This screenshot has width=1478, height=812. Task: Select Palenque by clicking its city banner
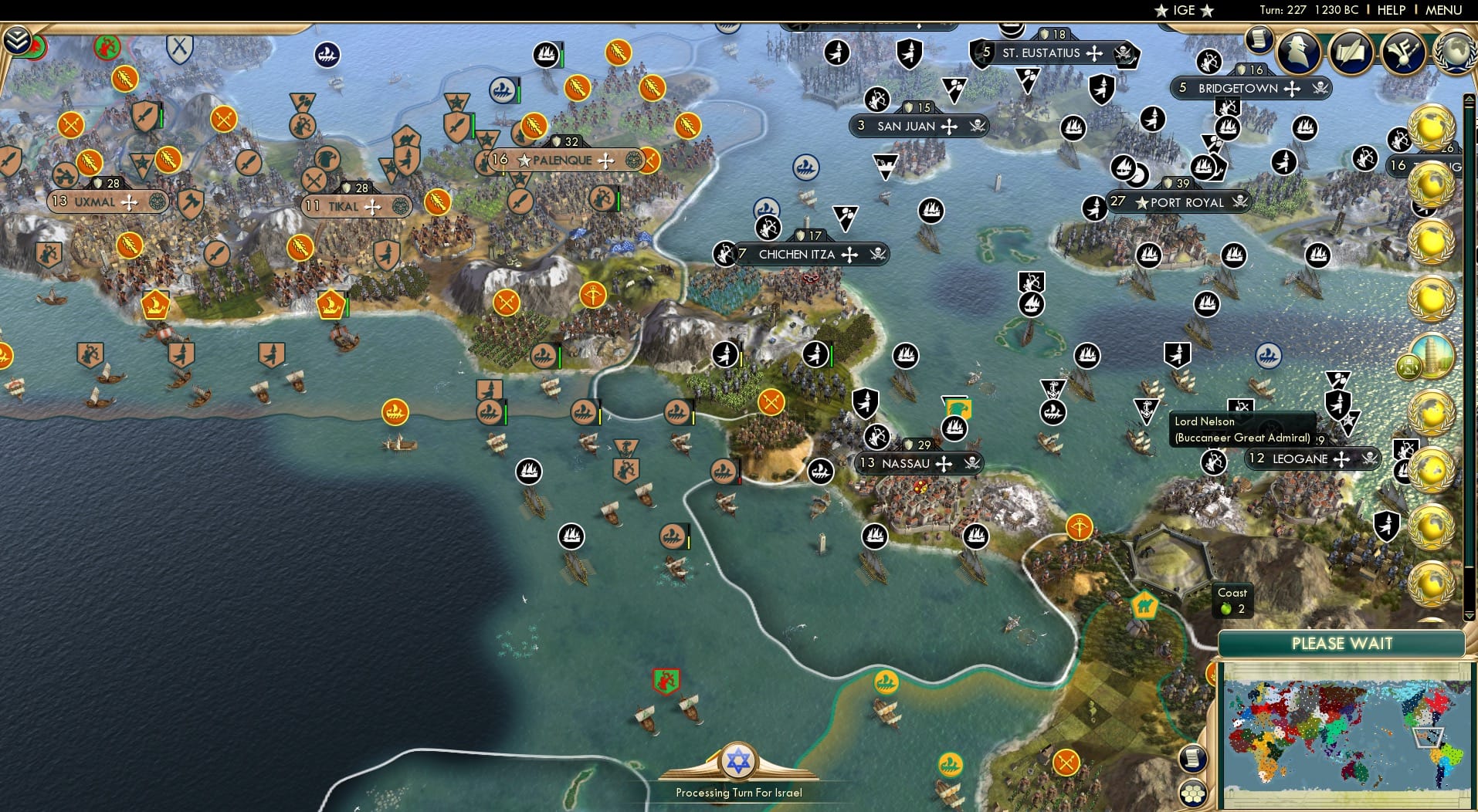pyautogui.click(x=560, y=161)
